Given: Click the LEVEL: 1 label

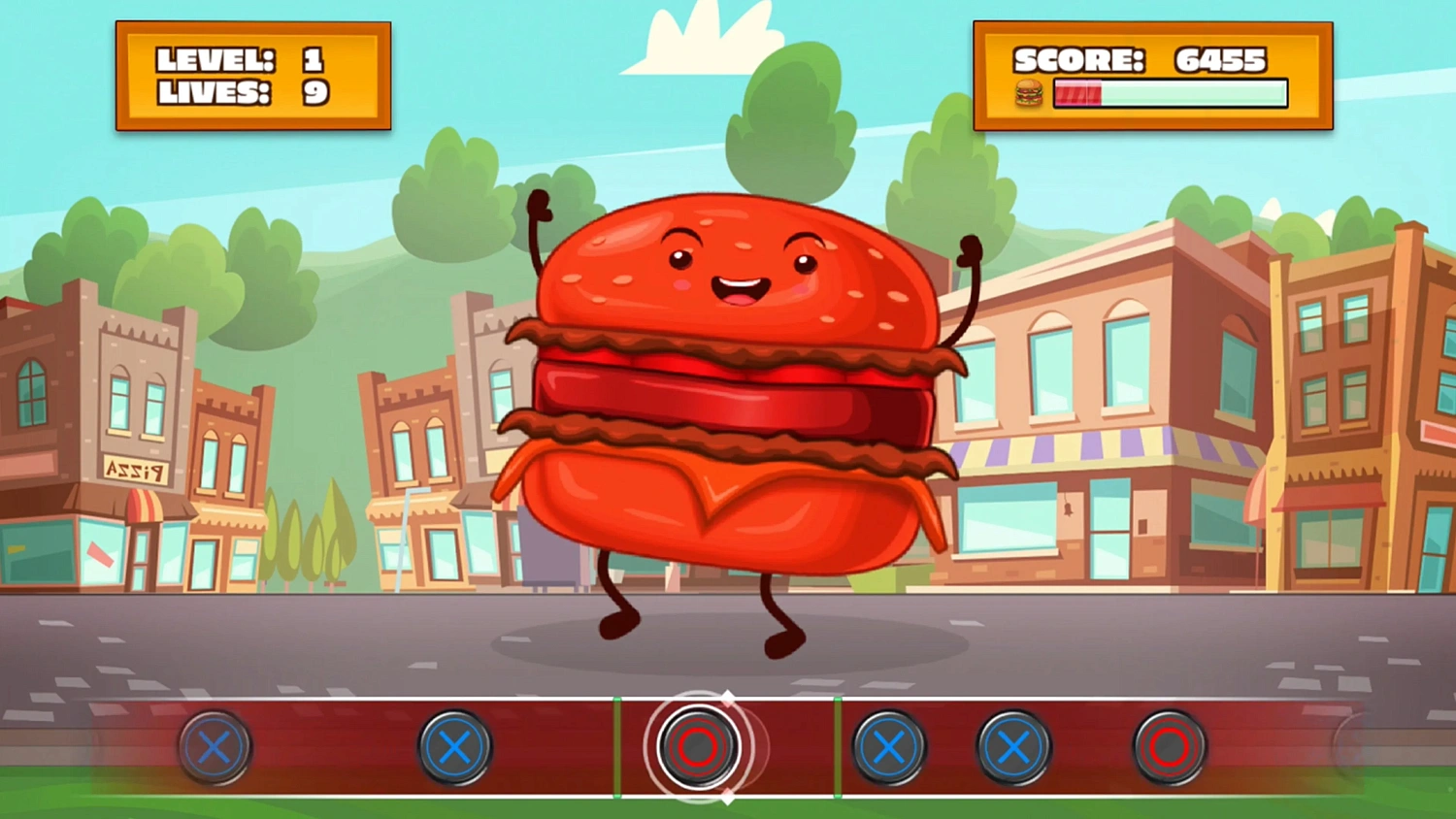Looking at the screenshot, I should tap(241, 58).
